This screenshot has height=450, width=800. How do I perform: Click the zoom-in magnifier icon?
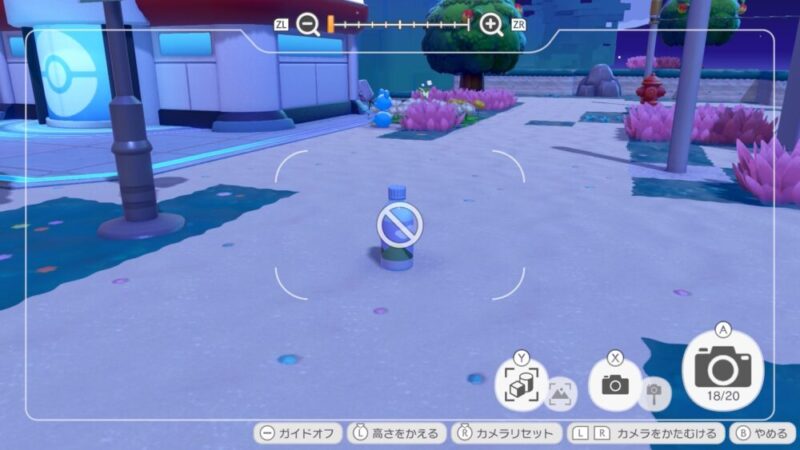(491, 25)
